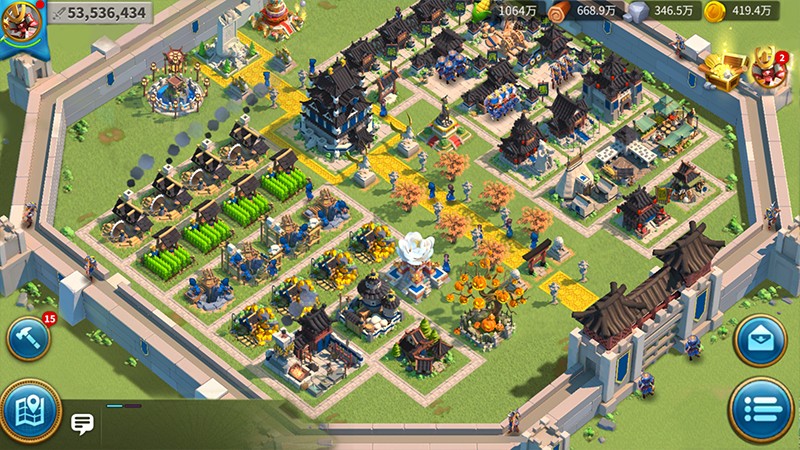
Task: Open the hammer build menu
Action: click(x=28, y=339)
